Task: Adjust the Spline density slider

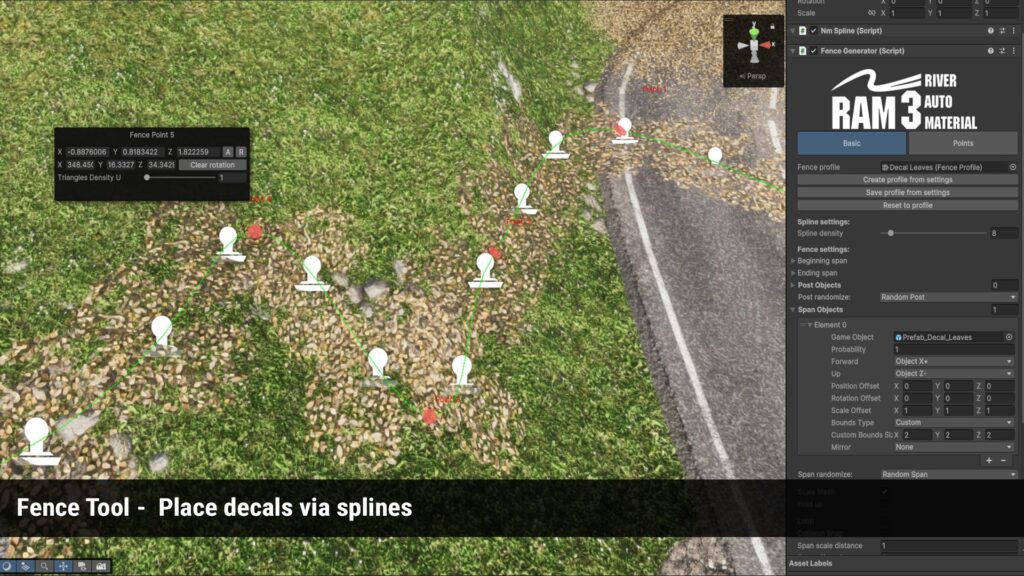Action: 891,233
